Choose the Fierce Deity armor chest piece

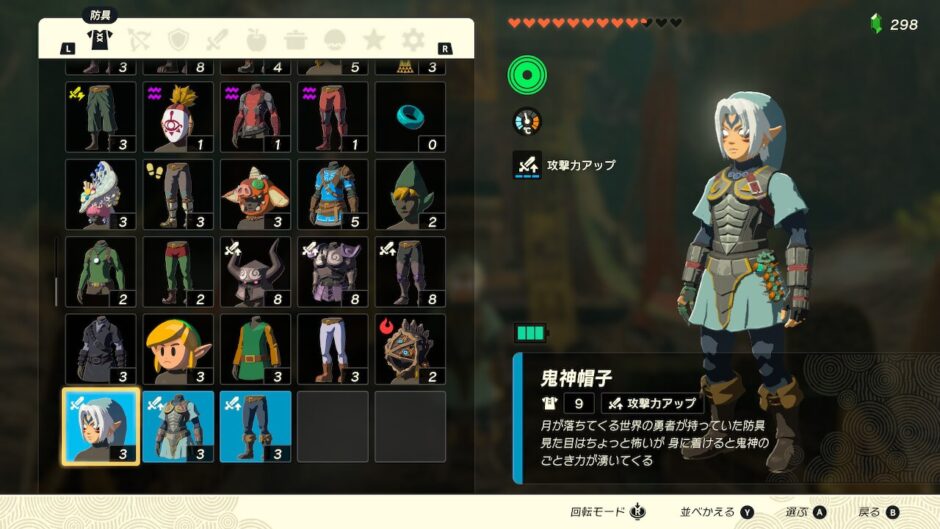point(178,426)
